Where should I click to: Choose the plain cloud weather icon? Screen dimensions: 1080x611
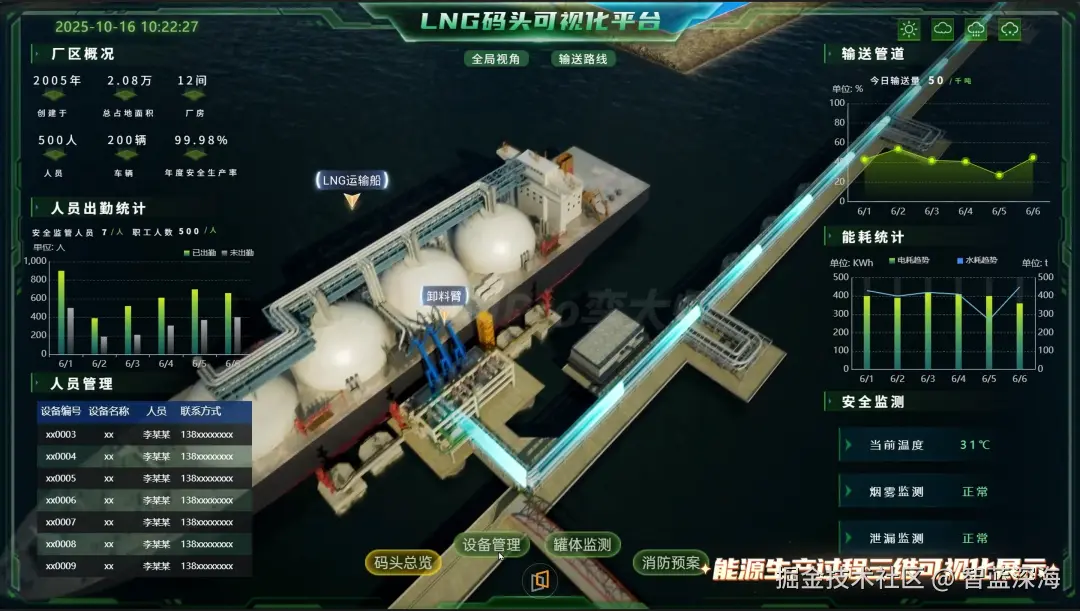tap(943, 30)
